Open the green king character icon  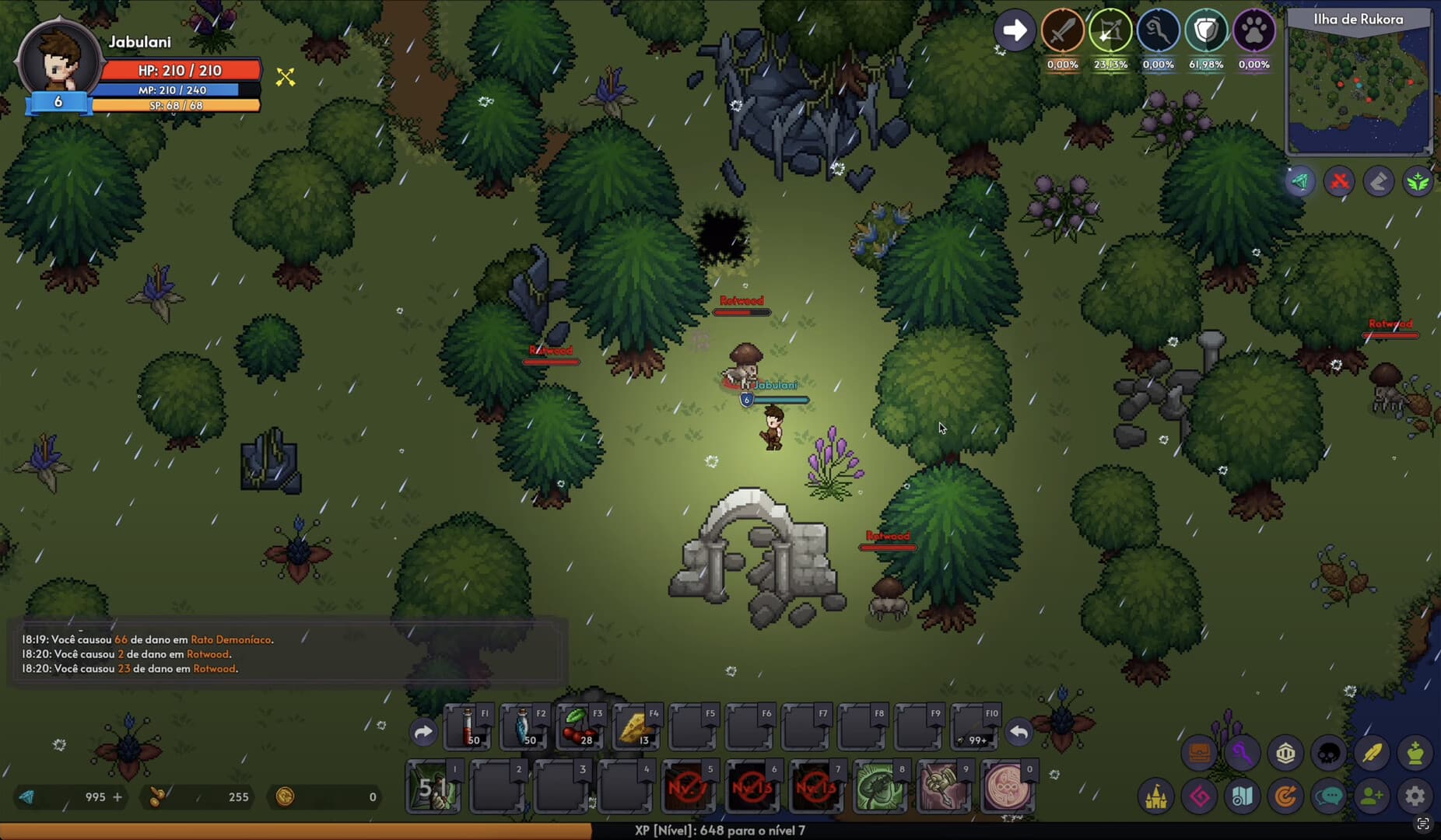(x=1416, y=753)
